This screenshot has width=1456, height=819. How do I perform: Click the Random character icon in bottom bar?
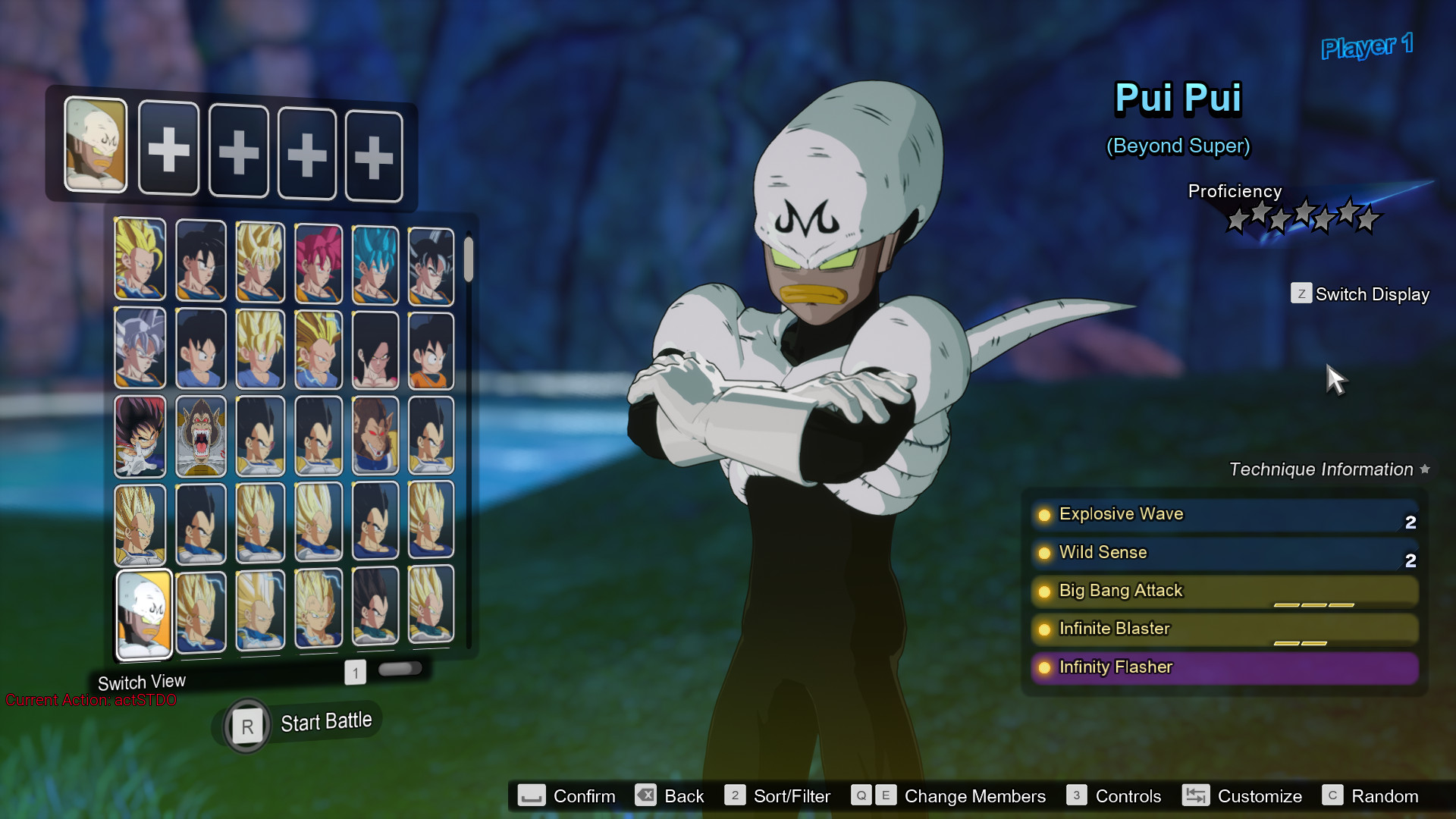(1334, 795)
